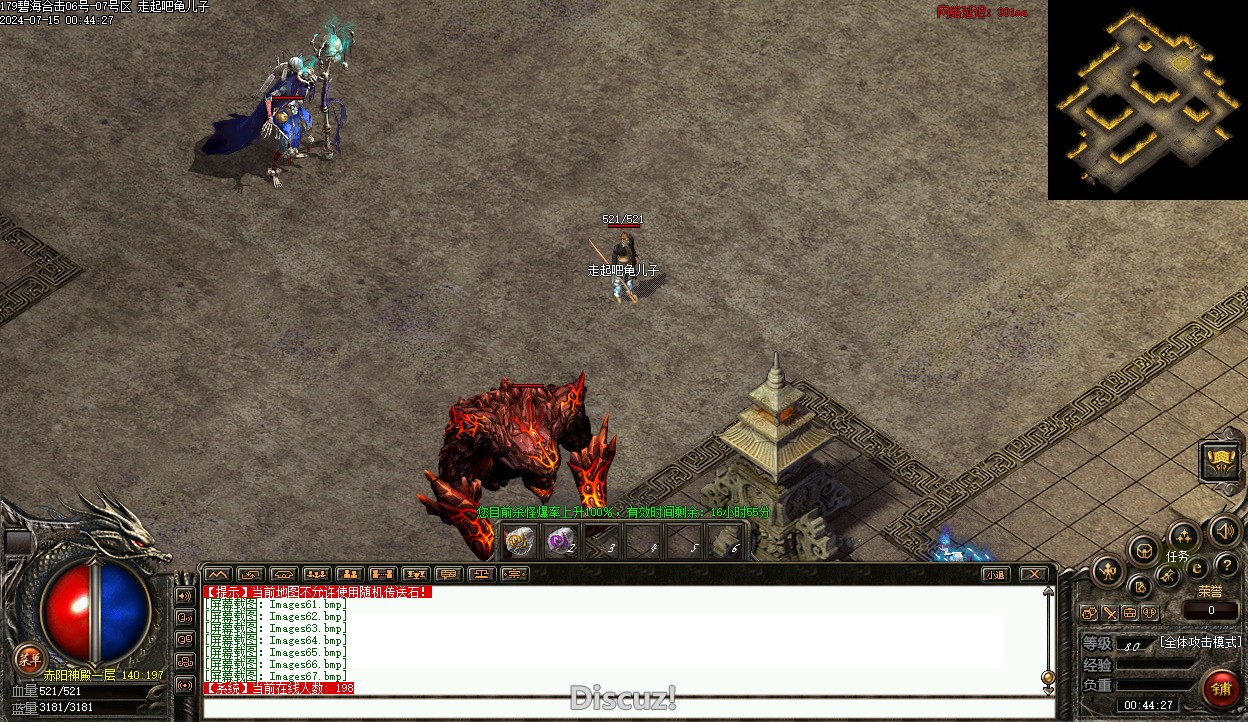
Task: Click the crossed swords small button
Action: tap(1110, 613)
